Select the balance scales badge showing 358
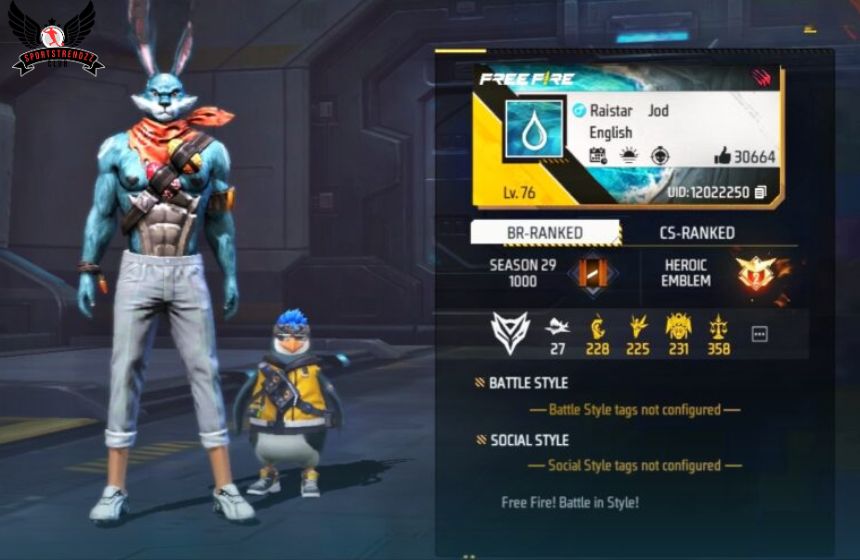Image resolution: width=860 pixels, height=560 pixels. (718, 326)
